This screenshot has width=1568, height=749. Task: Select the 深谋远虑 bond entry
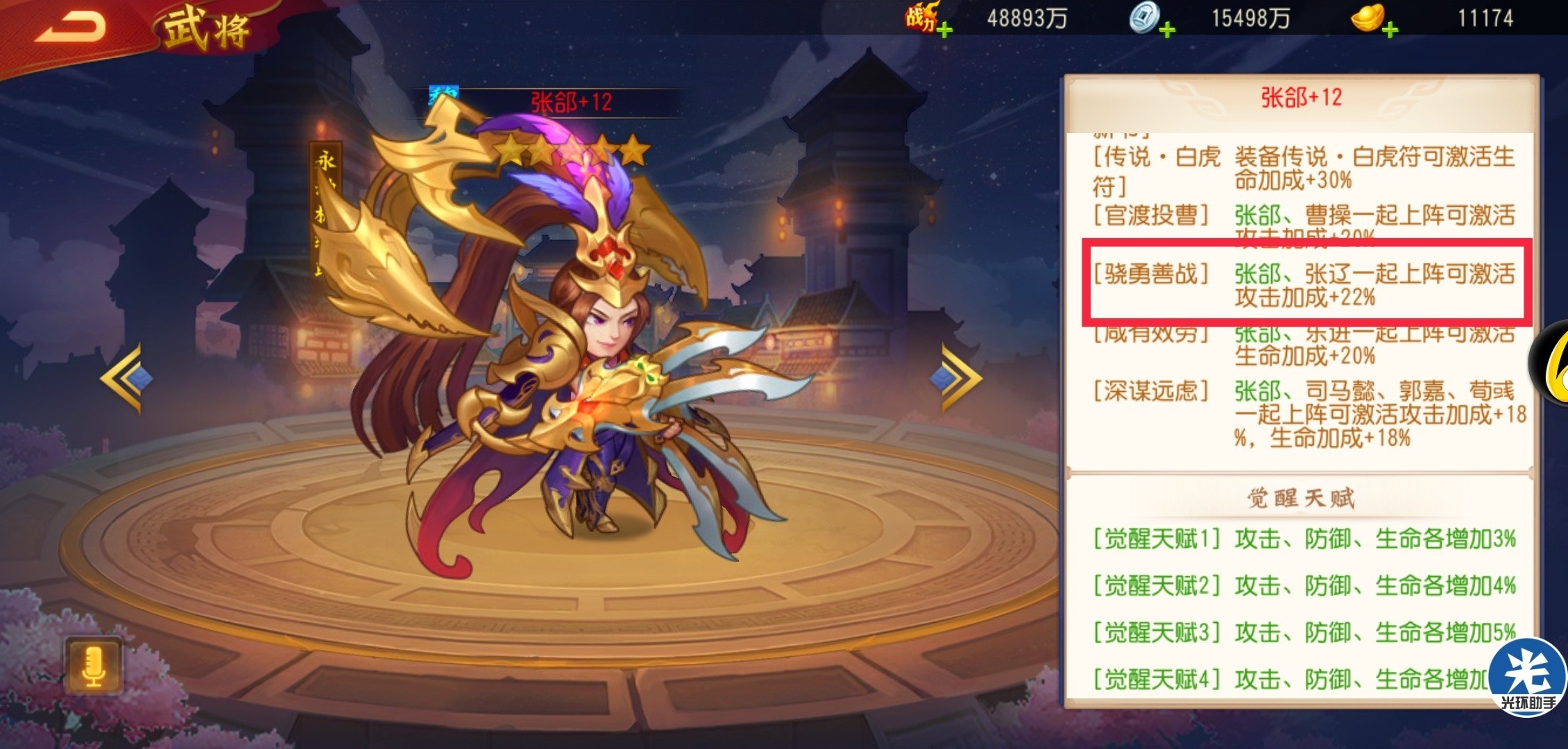pyautogui.click(x=1304, y=415)
